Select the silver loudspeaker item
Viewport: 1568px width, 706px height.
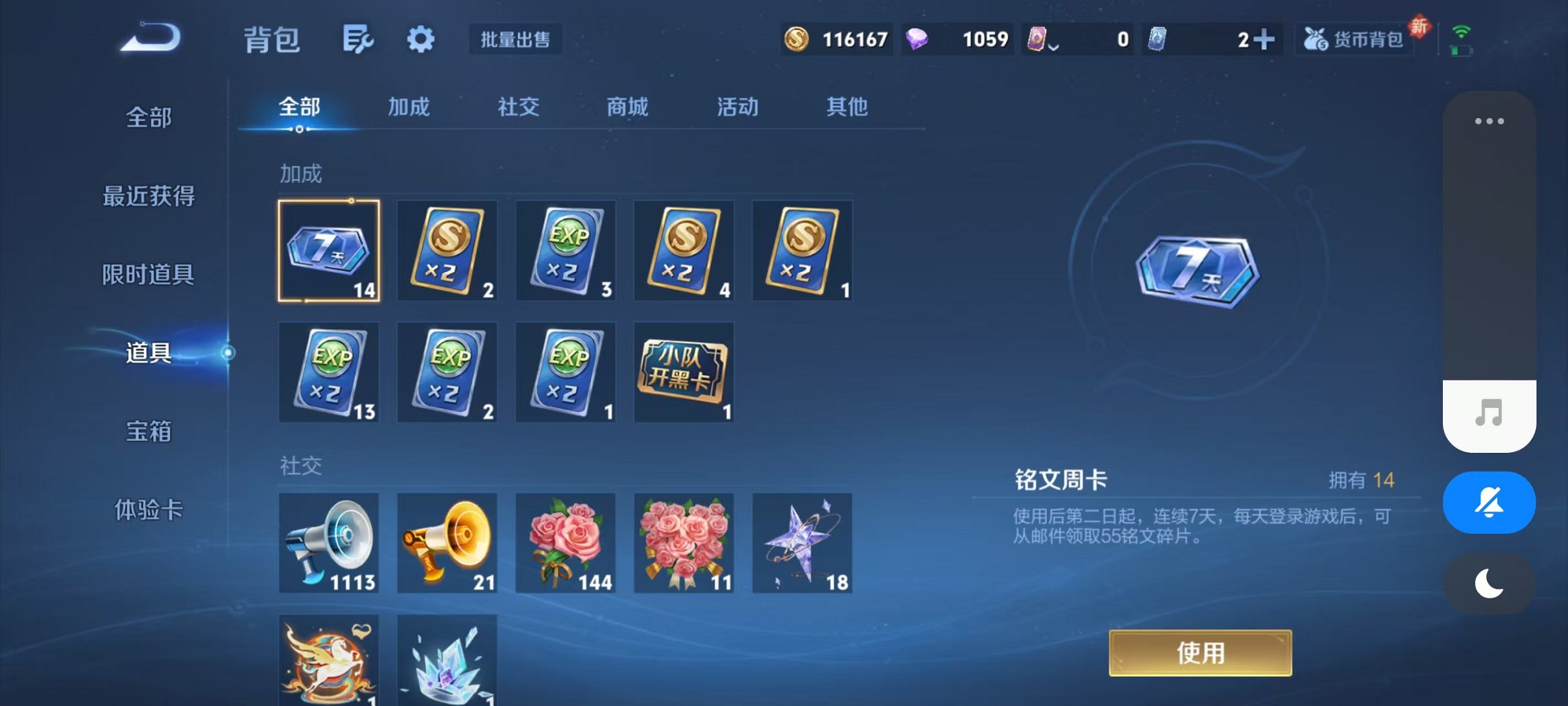(329, 544)
